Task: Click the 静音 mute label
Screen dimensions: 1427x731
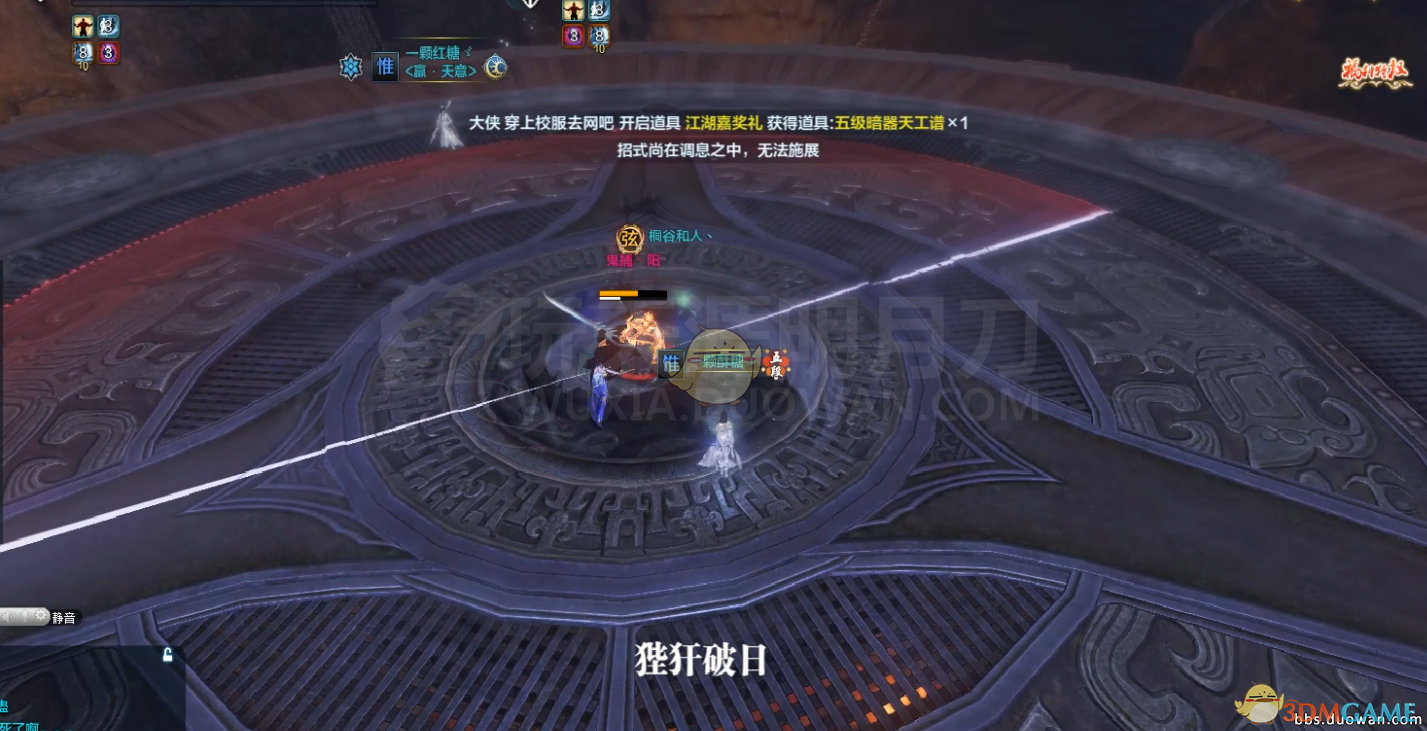Action: (x=62, y=617)
